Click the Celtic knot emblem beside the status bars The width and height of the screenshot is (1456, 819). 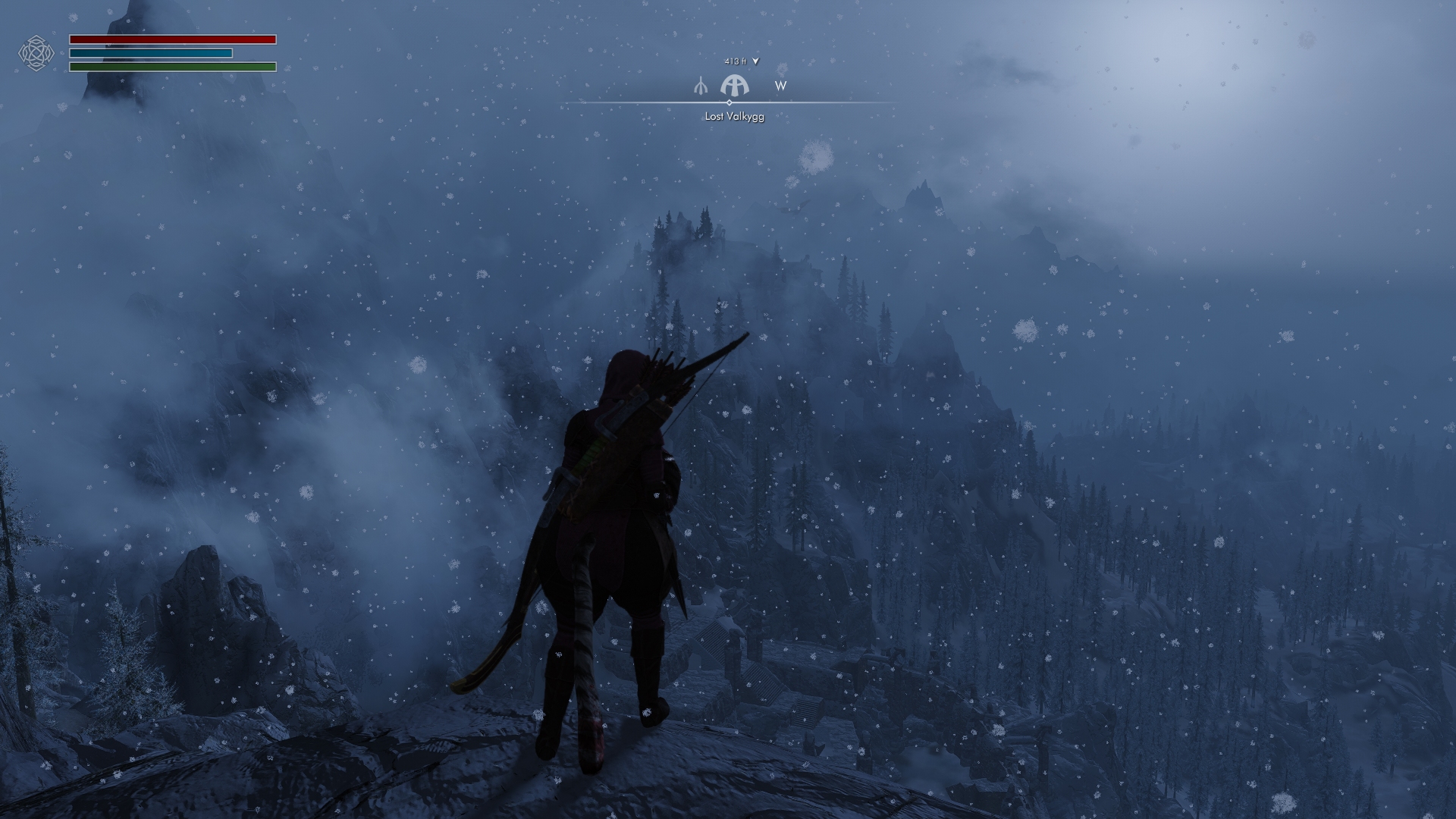click(x=36, y=53)
